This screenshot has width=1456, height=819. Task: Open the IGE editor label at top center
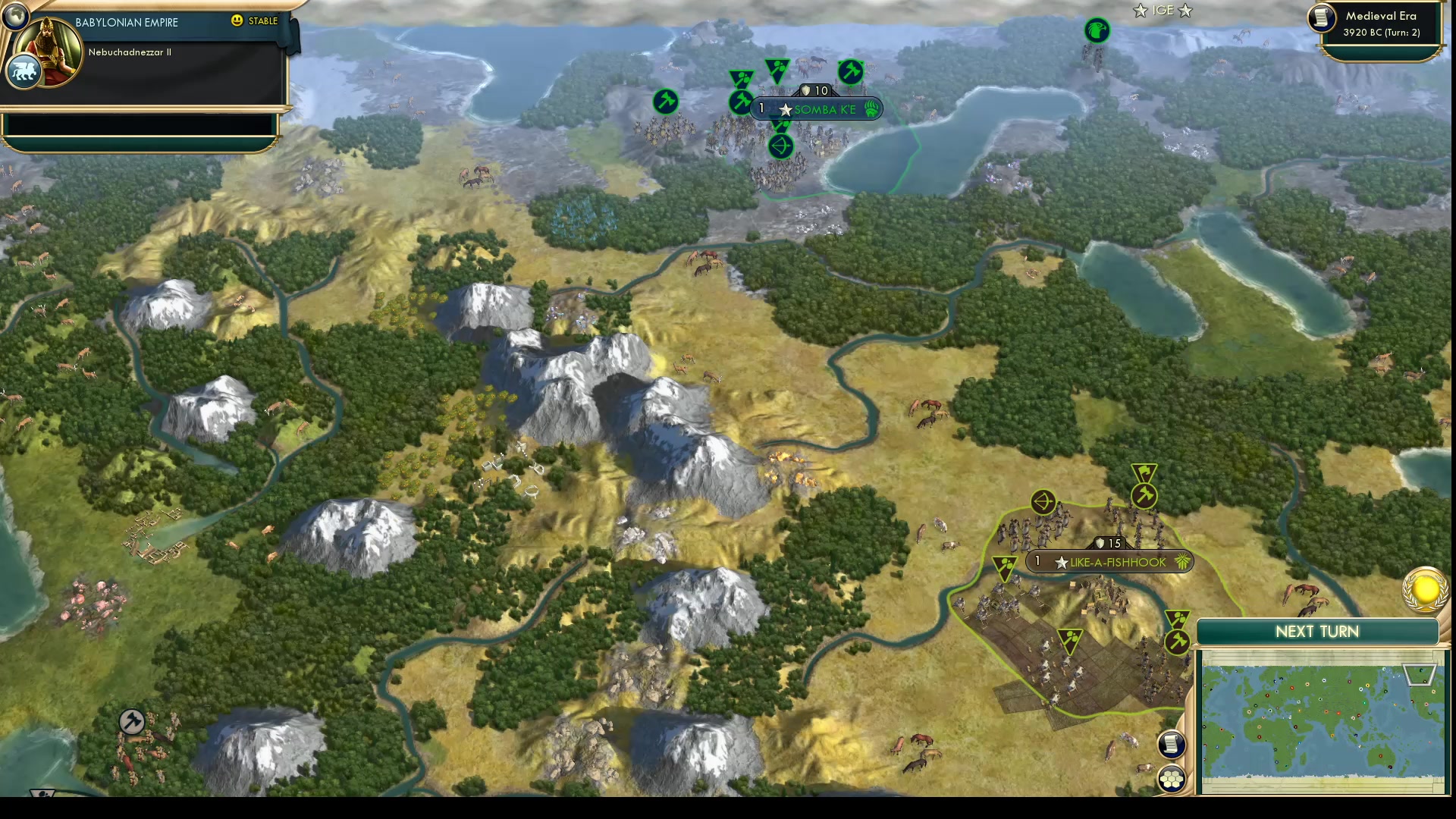coord(1162,11)
